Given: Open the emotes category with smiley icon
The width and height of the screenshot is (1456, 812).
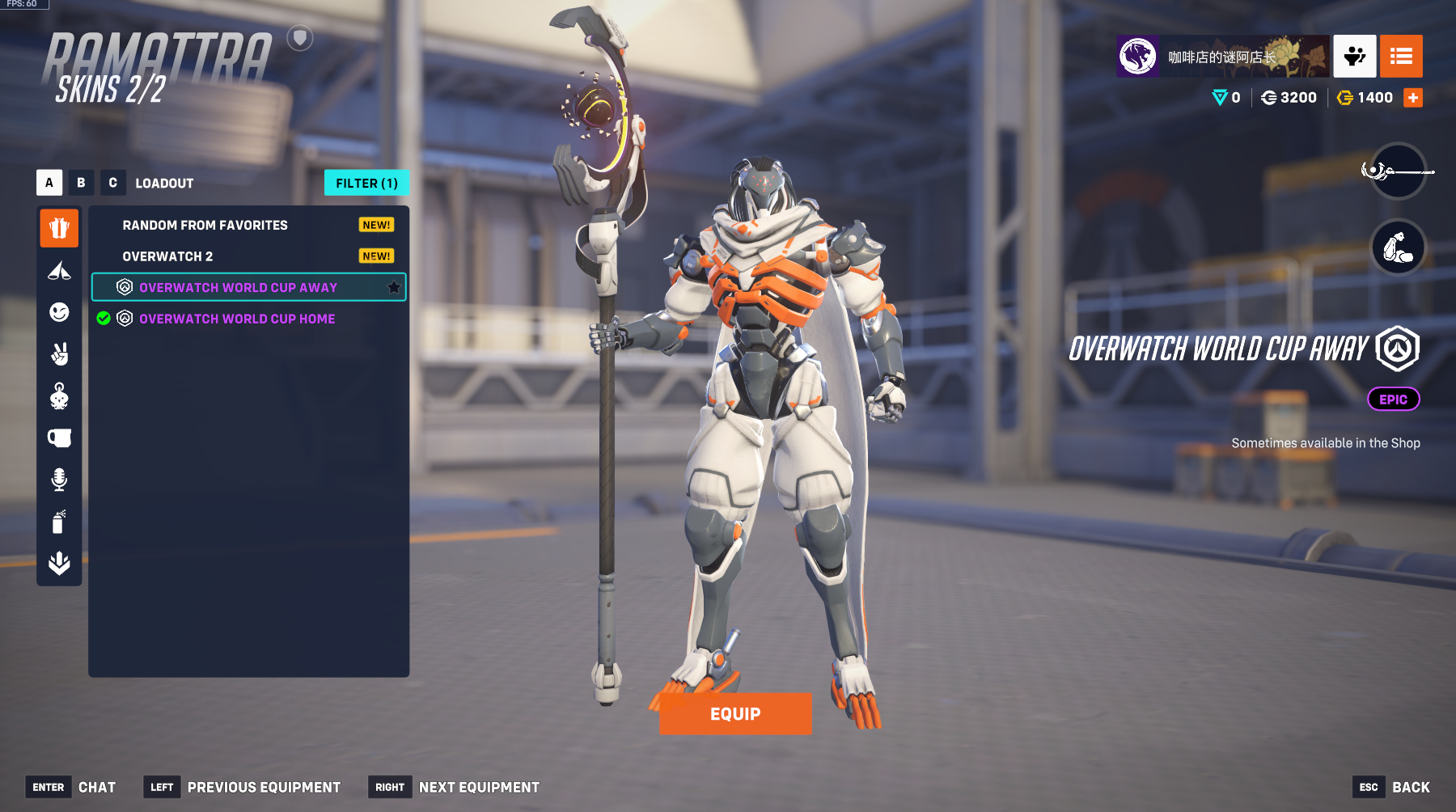Looking at the screenshot, I should tap(59, 312).
